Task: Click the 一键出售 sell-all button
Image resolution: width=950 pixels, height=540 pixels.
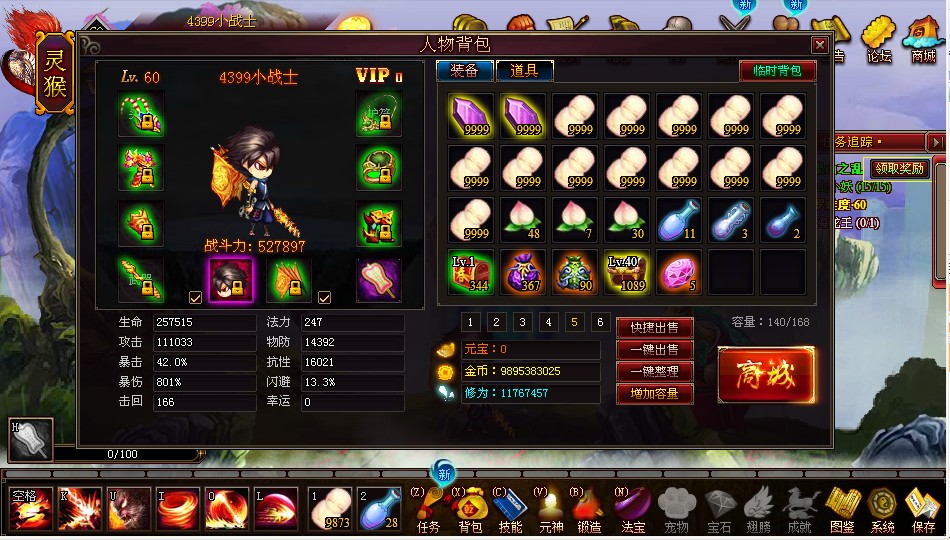Action: tap(653, 350)
